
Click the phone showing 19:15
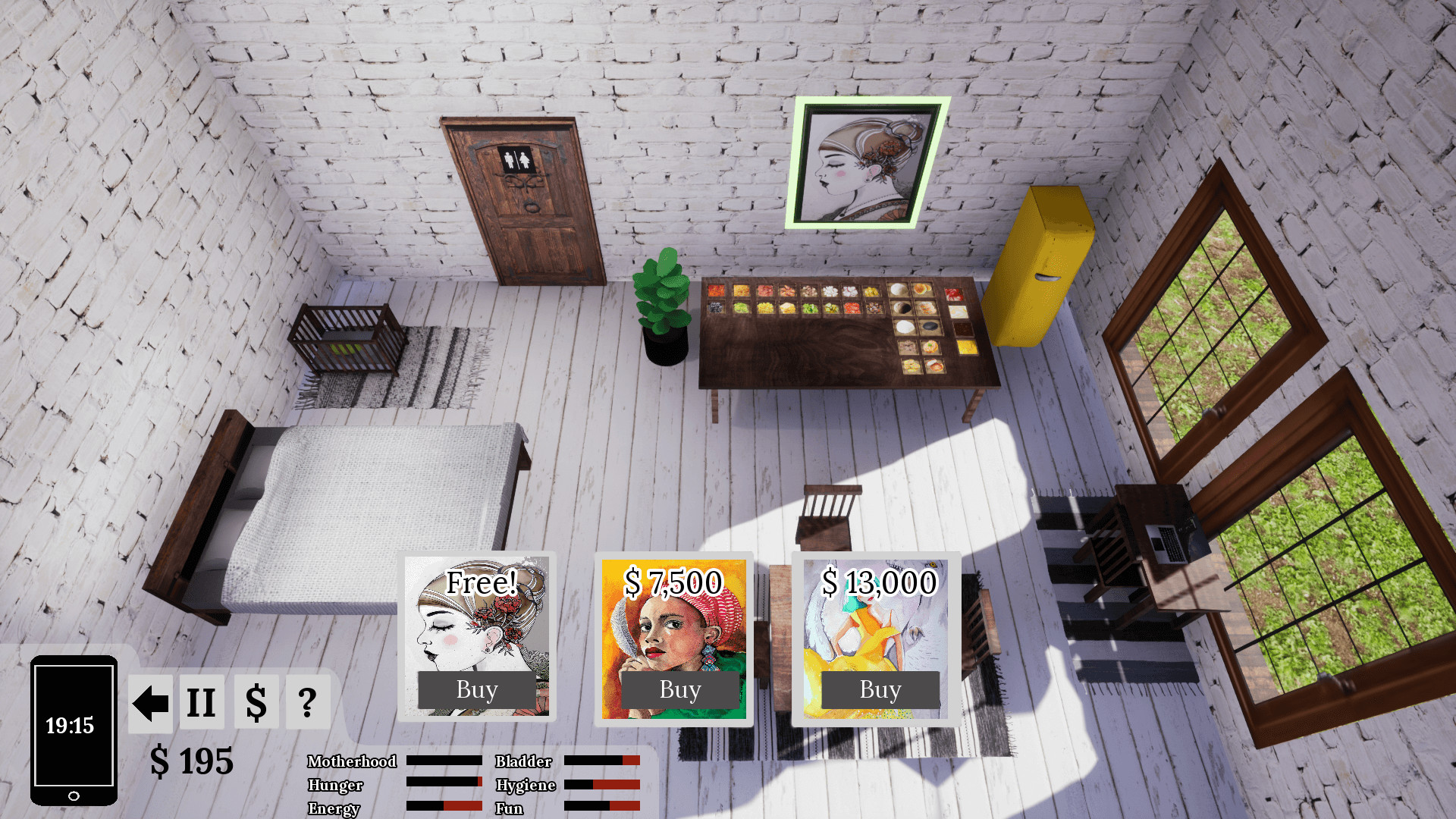click(73, 728)
